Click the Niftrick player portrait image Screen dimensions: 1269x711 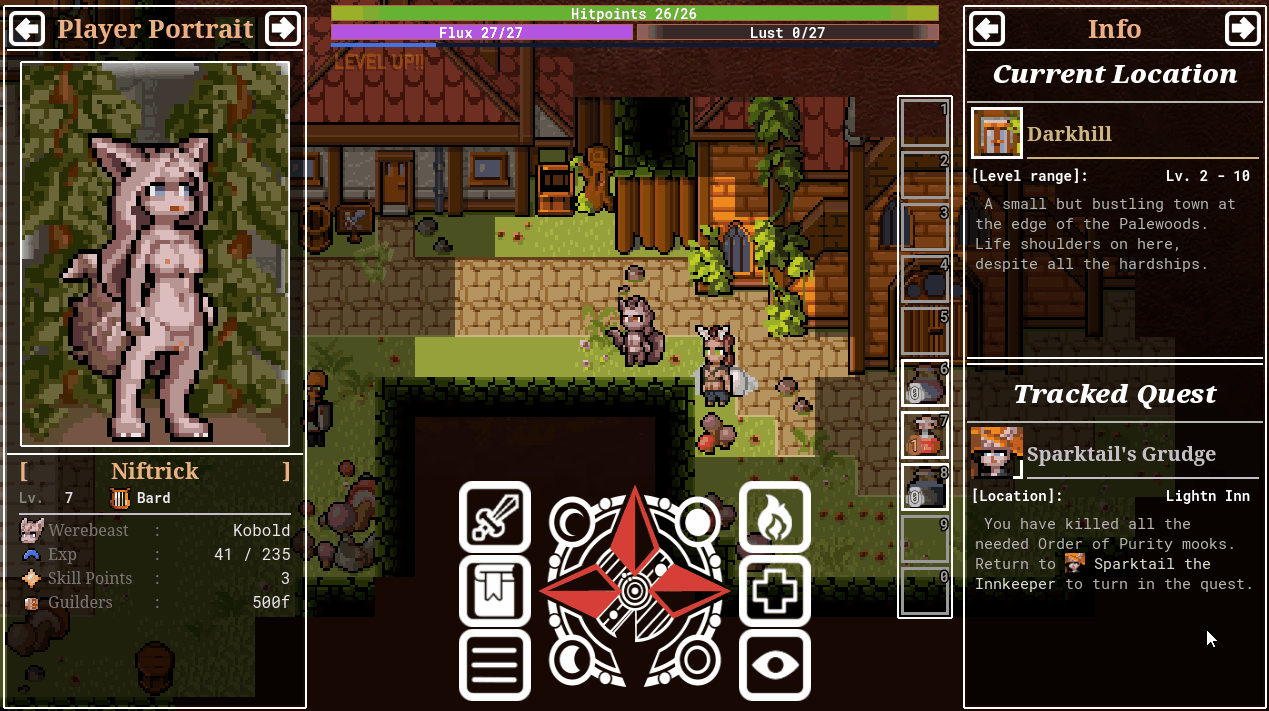point(155,253)
